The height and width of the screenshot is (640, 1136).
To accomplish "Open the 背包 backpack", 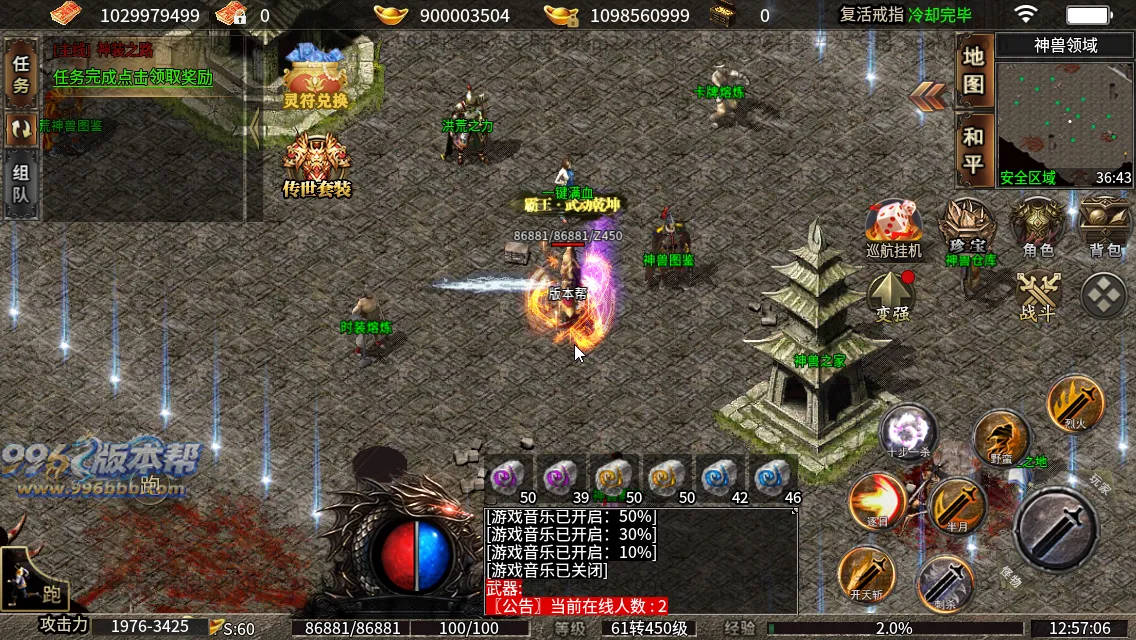I will click(x=1105, y=226).
